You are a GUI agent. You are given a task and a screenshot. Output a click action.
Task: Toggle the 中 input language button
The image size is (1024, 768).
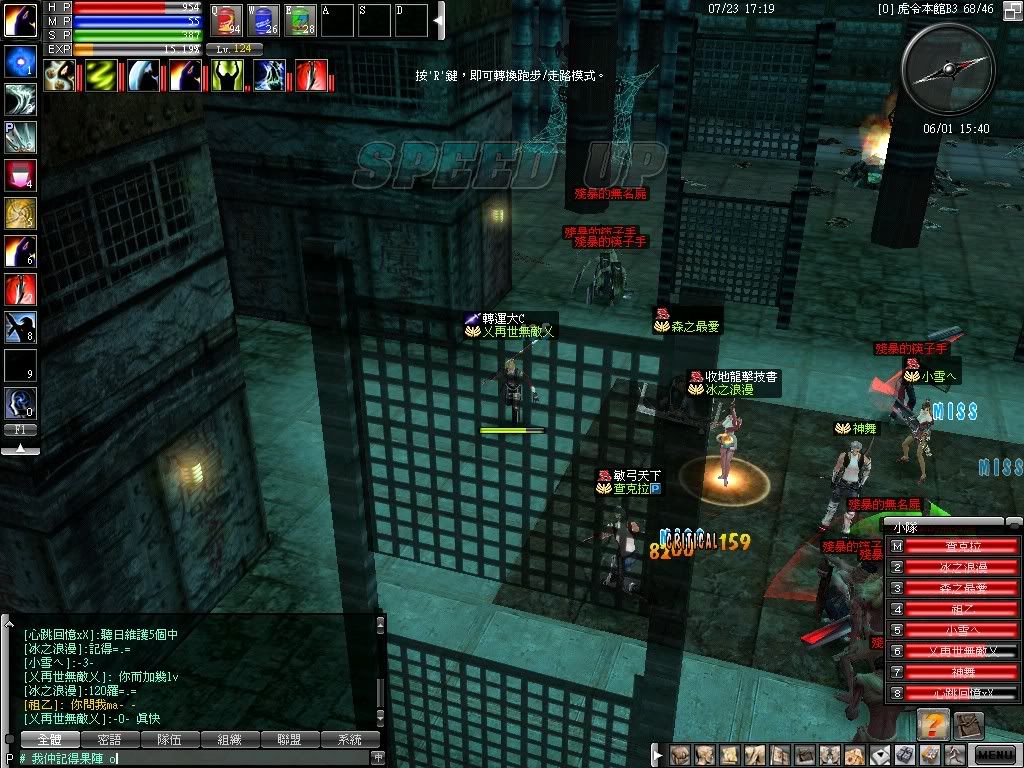click(x=377, y=758)
